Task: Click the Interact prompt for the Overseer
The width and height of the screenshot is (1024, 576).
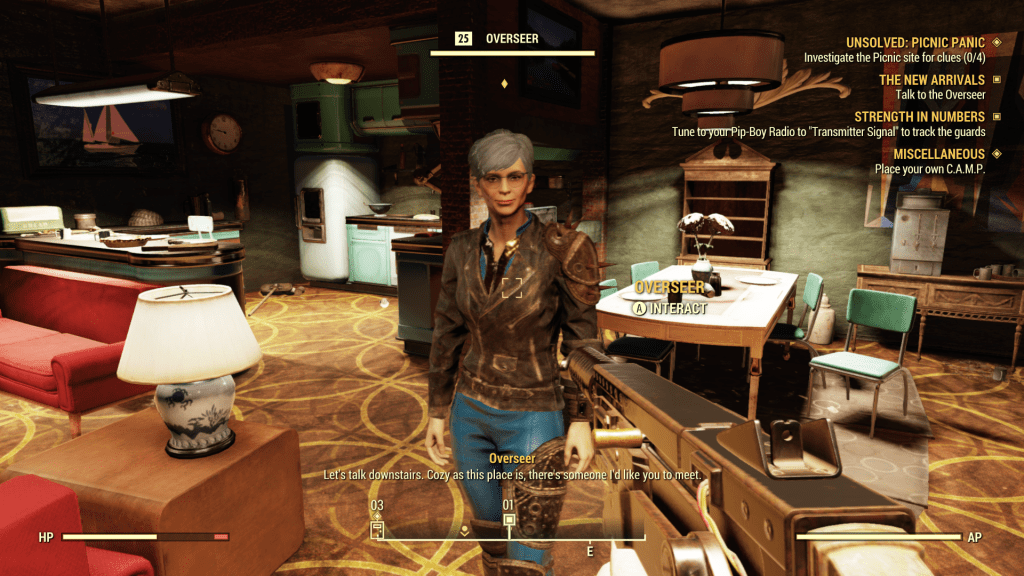Action: tap(671, 309)
